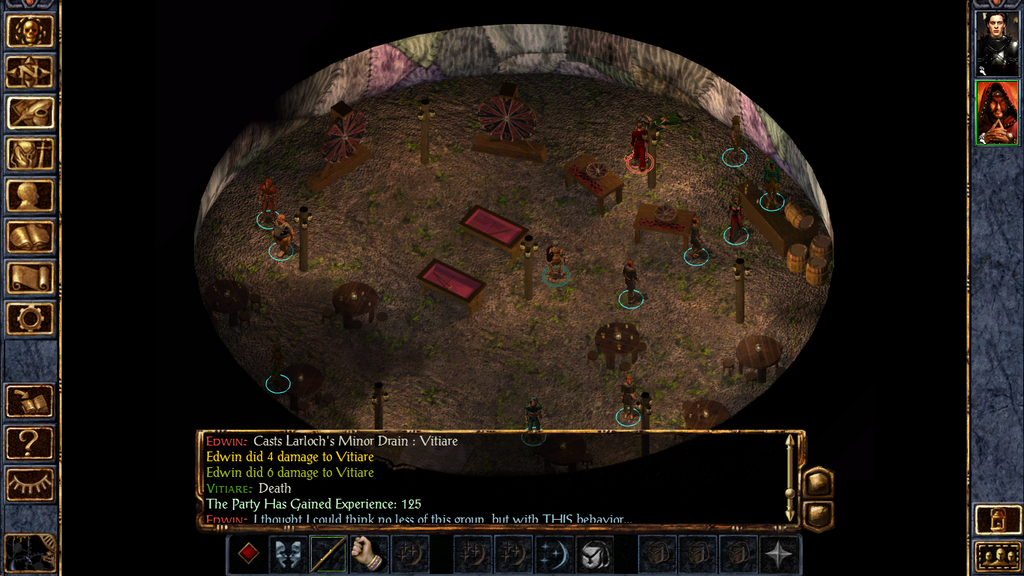Open the inventory screen (figure icon)
This screenshot has width=1024, height=576.
(x=30, y=154)
